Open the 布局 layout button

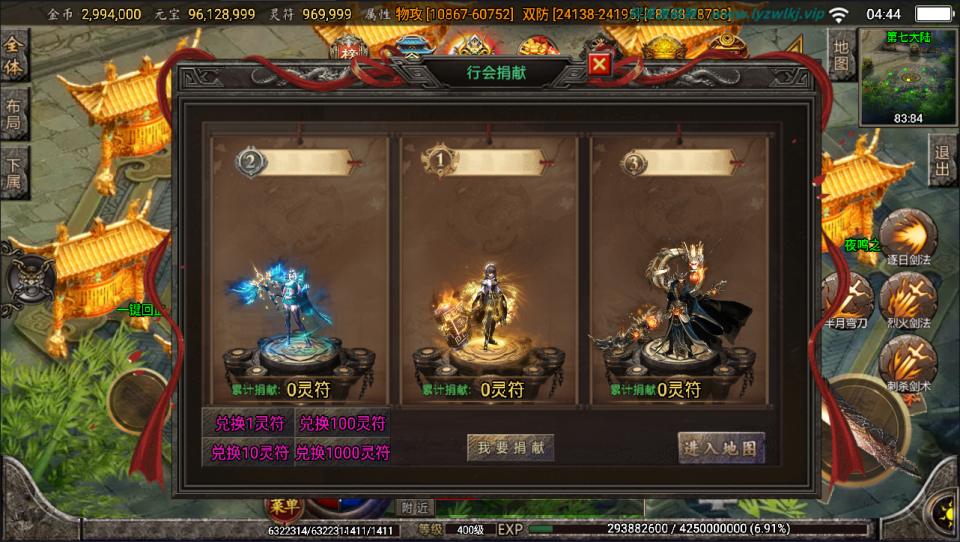[14, 116]
